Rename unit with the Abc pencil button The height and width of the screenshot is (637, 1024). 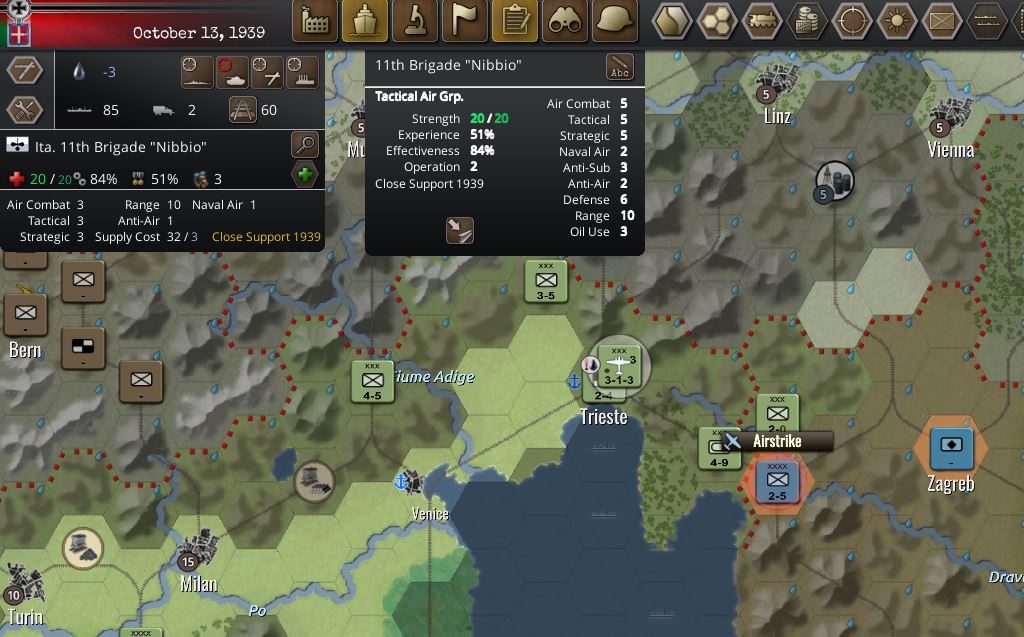[x=620, y=67]
